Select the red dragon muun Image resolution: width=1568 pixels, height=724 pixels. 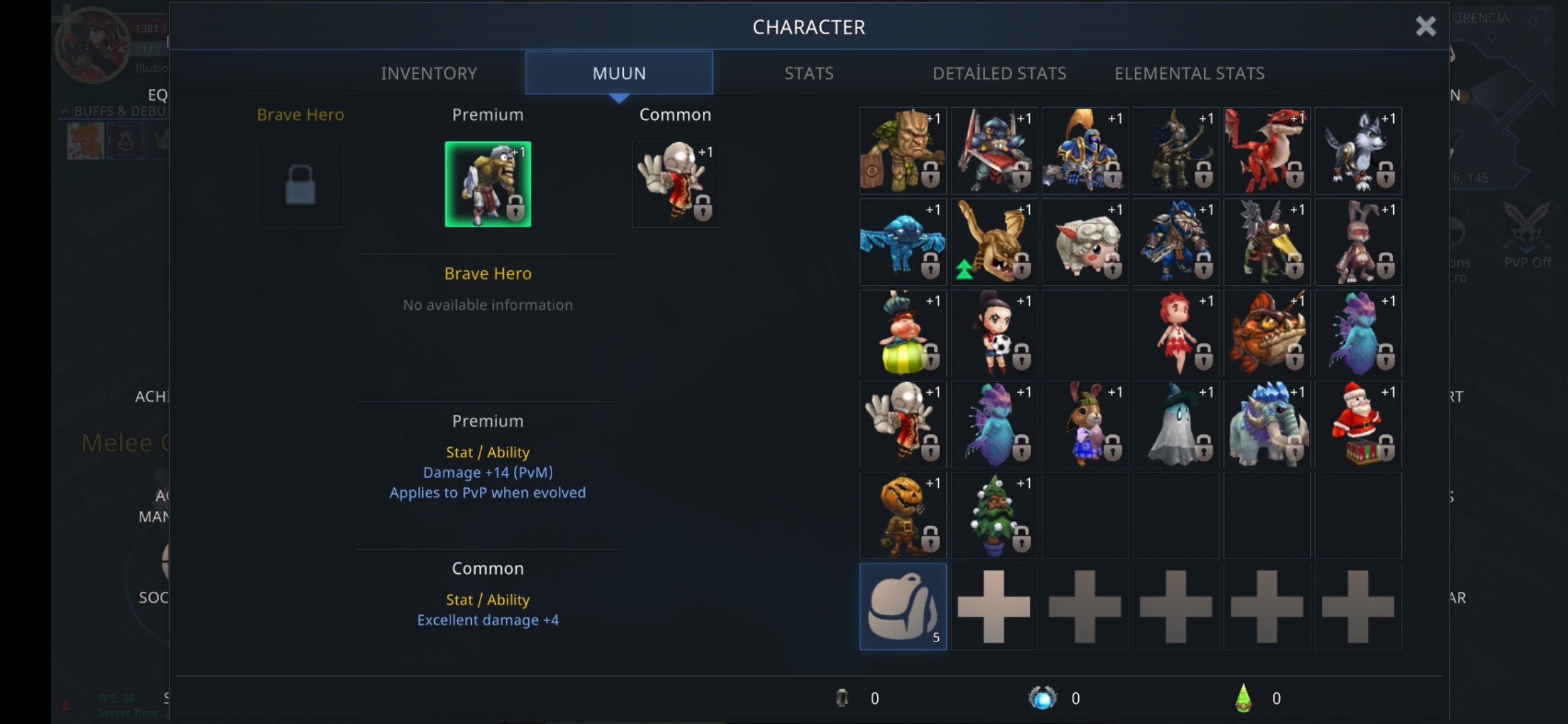point(1266,151)
